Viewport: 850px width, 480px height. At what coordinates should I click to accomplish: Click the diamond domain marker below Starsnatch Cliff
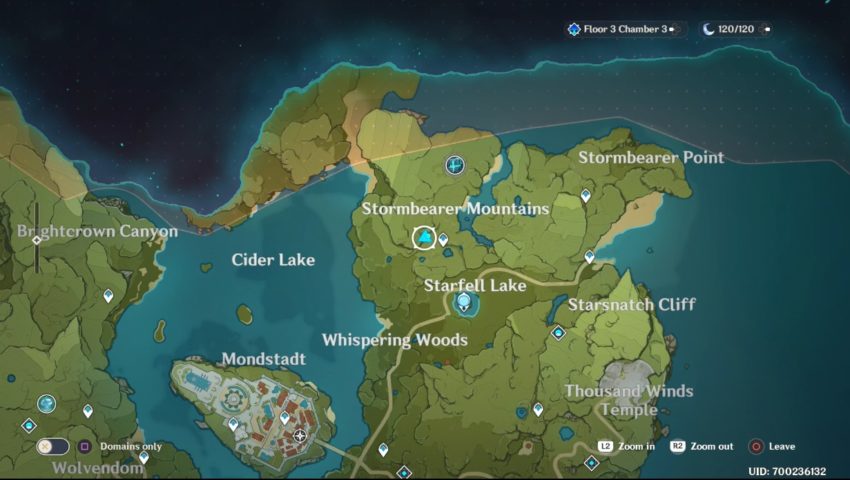pyautogui.click(x=558, y=333)
